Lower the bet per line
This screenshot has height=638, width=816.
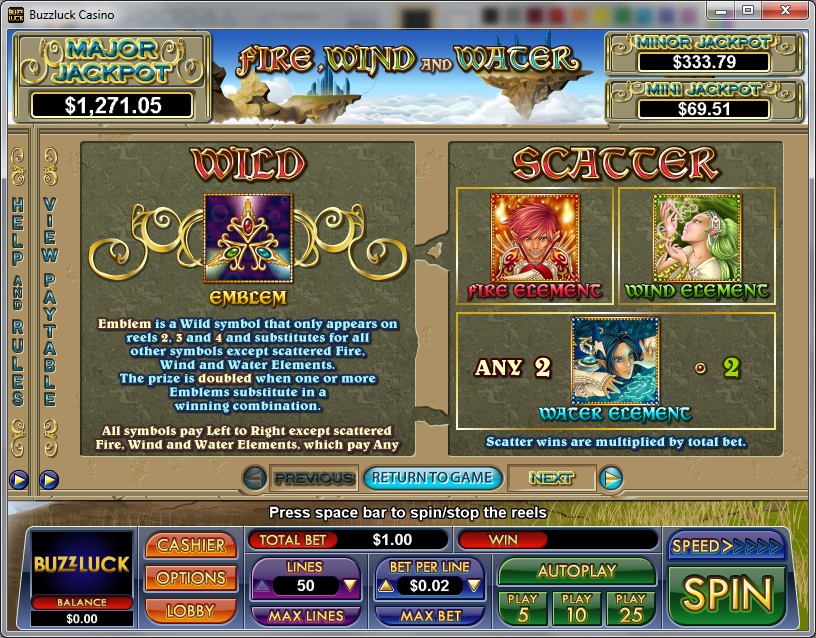click(x=476, y=586)
